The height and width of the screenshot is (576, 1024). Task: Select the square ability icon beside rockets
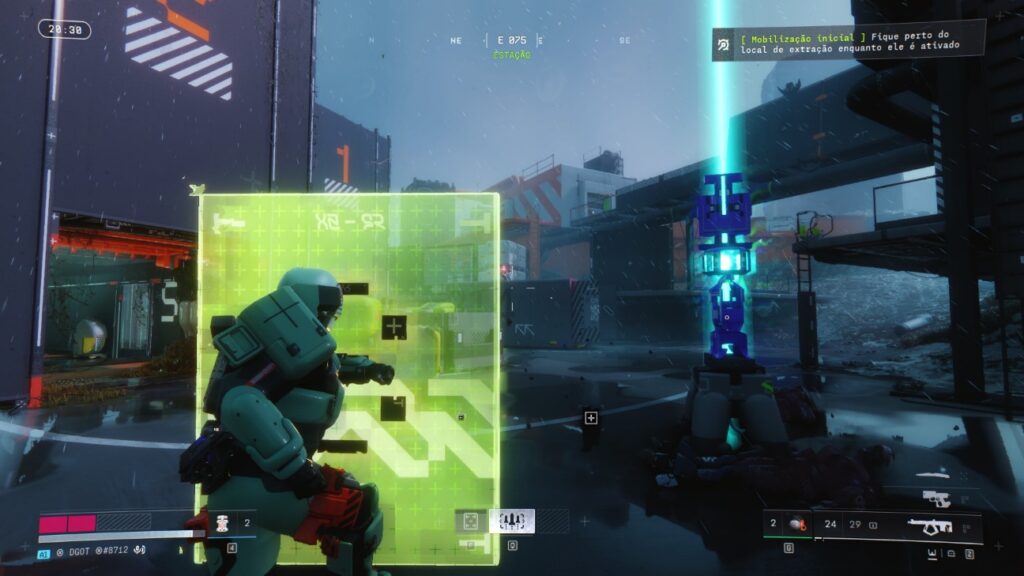click(471, 521)
